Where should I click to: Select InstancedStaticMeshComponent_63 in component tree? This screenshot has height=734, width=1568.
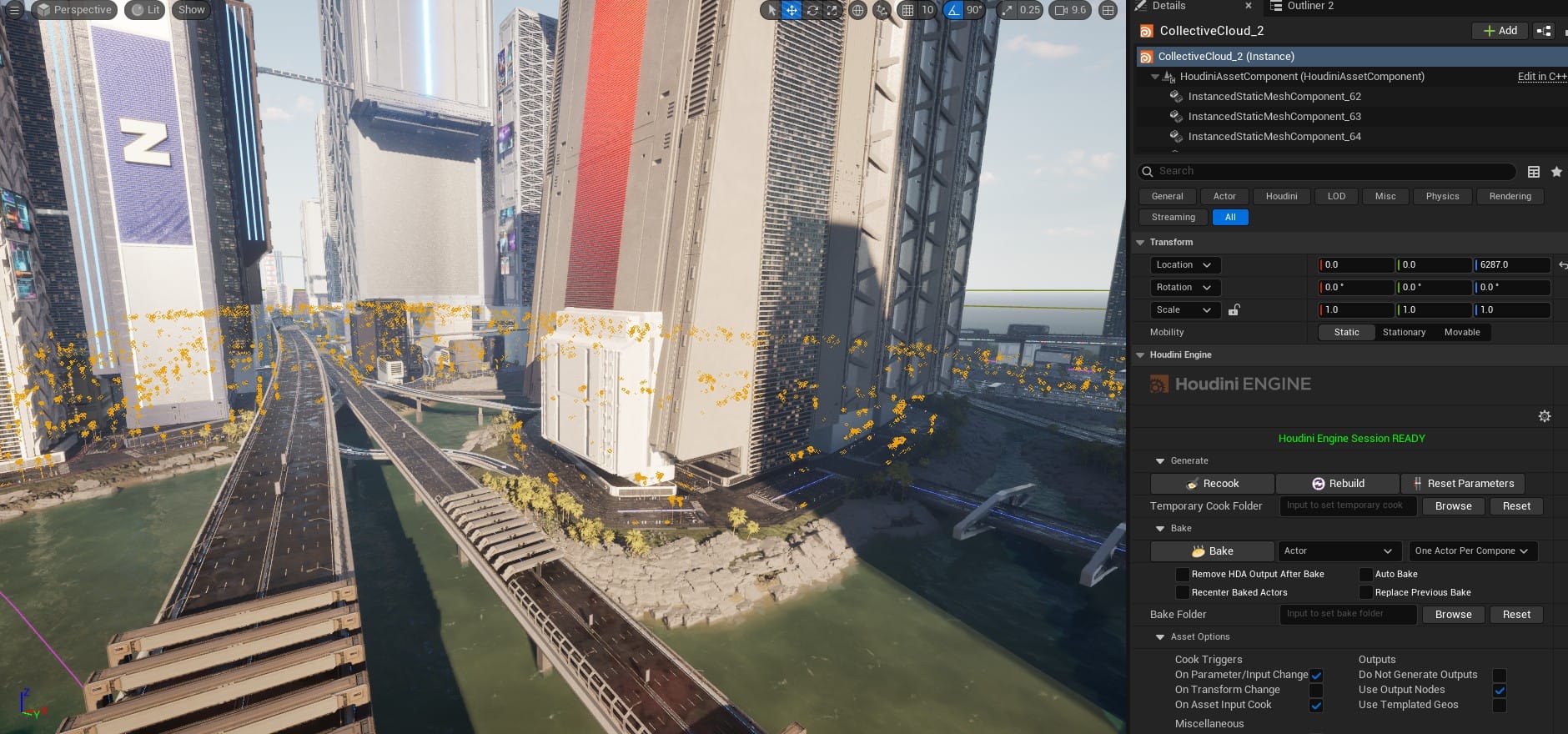1274,117
